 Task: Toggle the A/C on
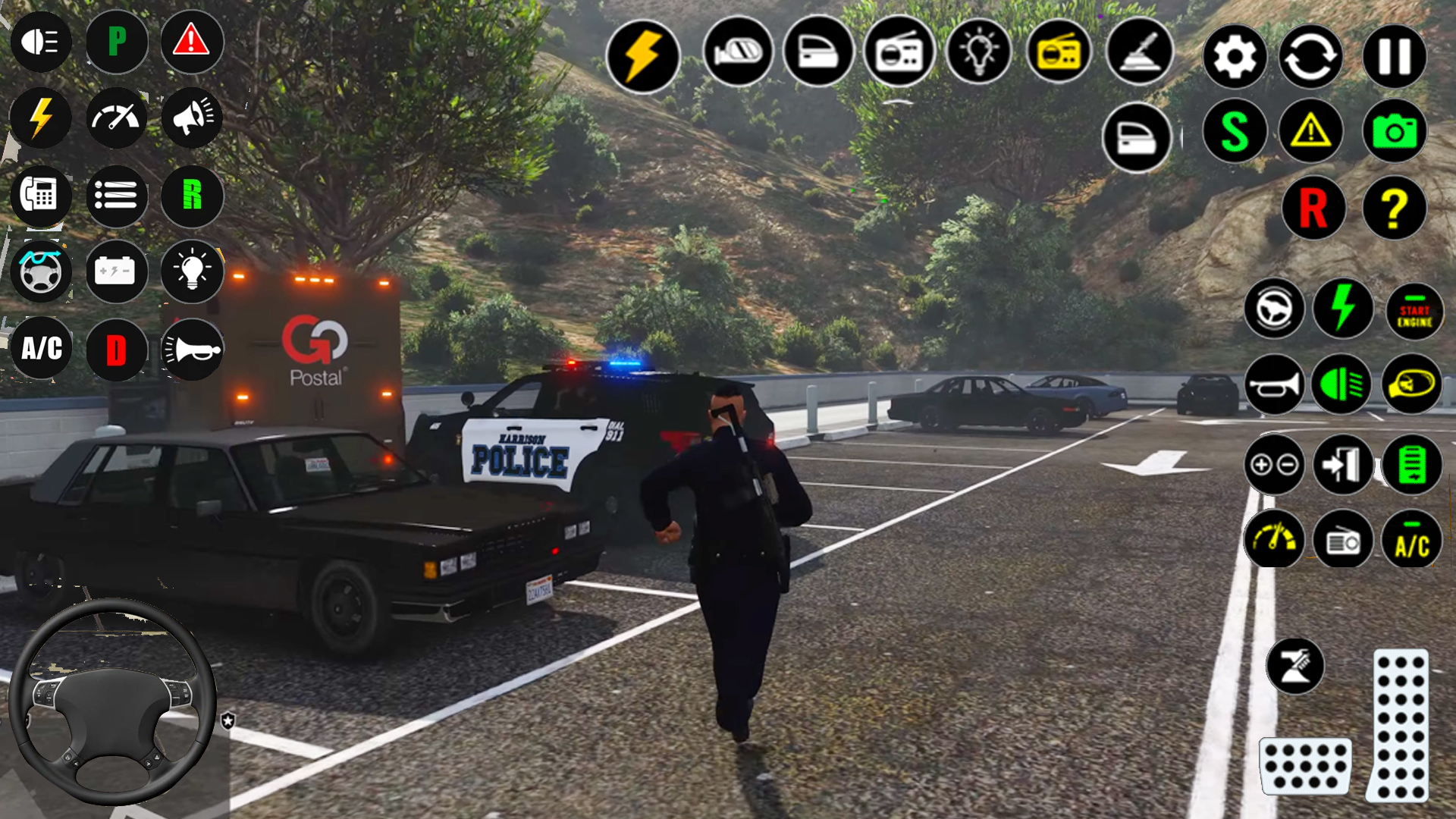click(42, 349)
